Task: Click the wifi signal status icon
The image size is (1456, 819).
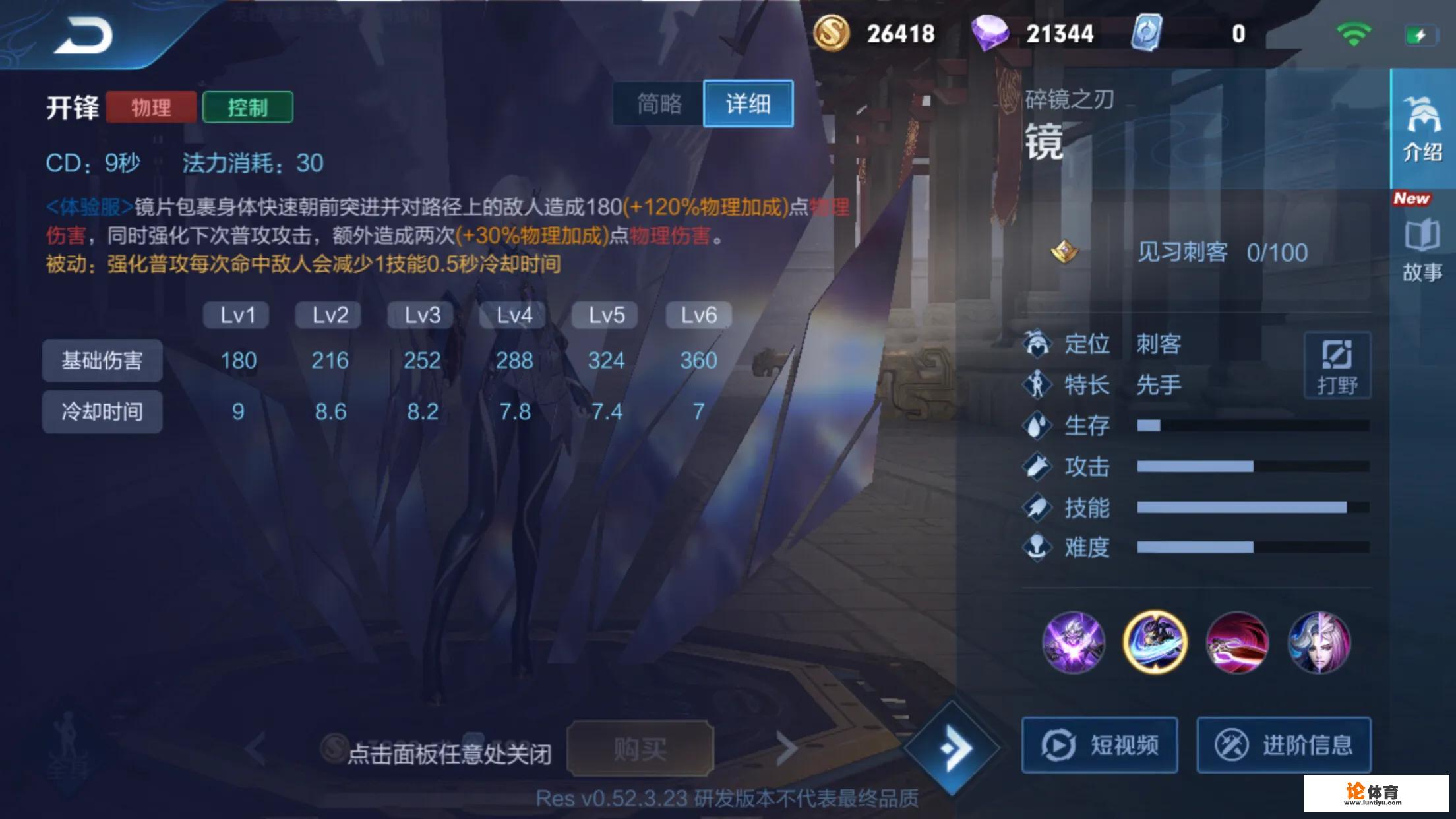Action: pyautogui.click(x=1355, y=32)
